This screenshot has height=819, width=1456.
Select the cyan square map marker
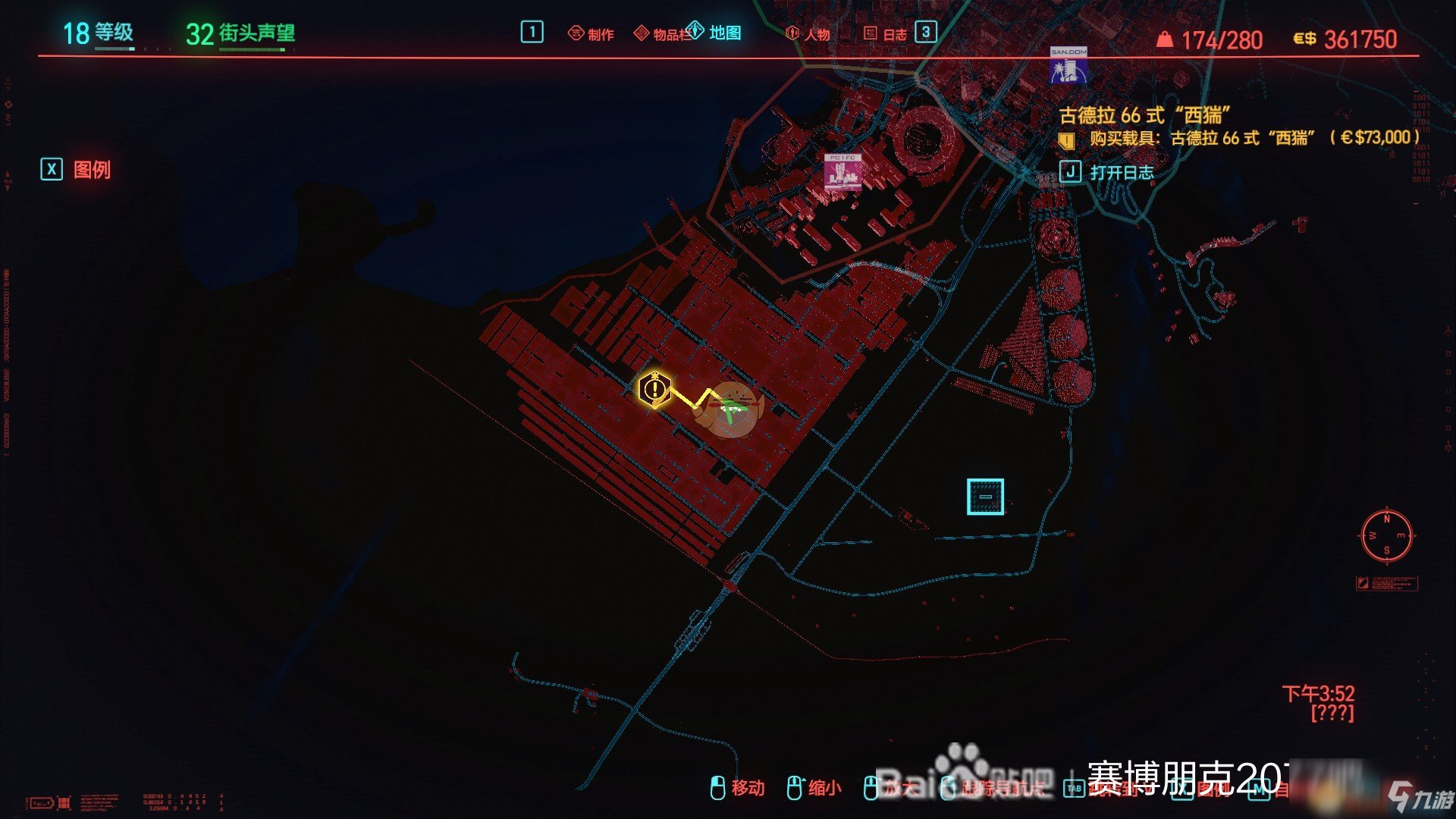point(985,497)
